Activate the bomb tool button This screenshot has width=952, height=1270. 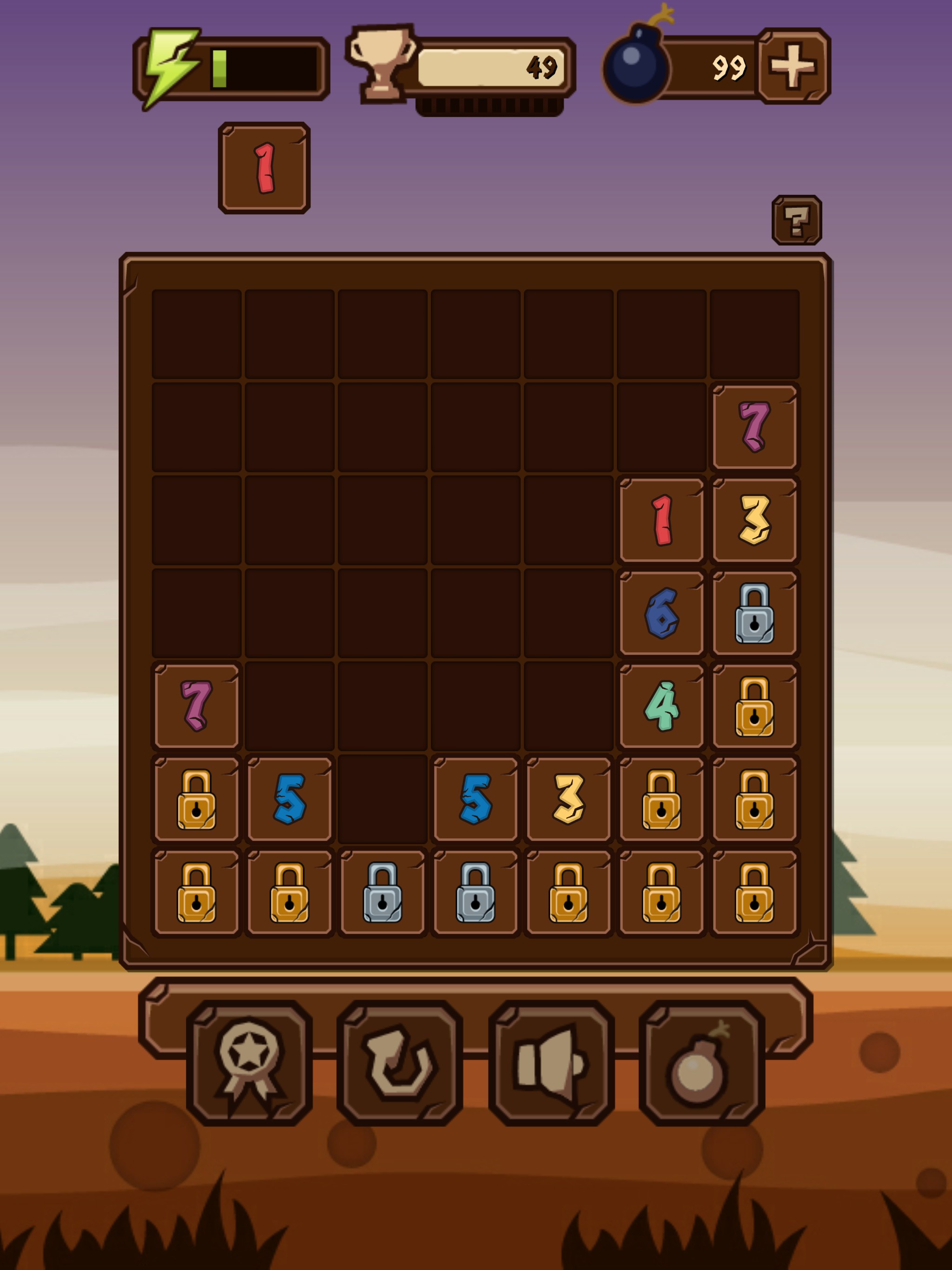pos(701,1062)
